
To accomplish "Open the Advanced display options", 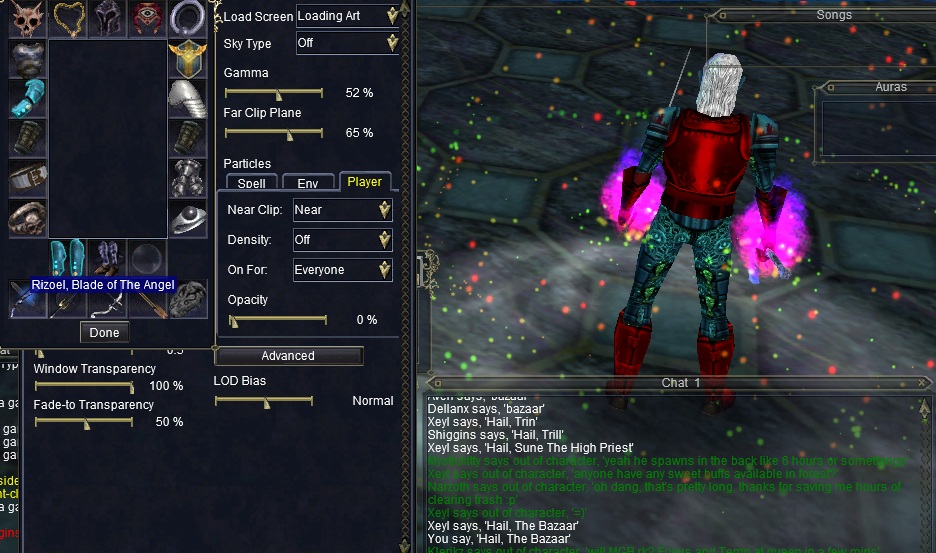I will pos(288,356).
